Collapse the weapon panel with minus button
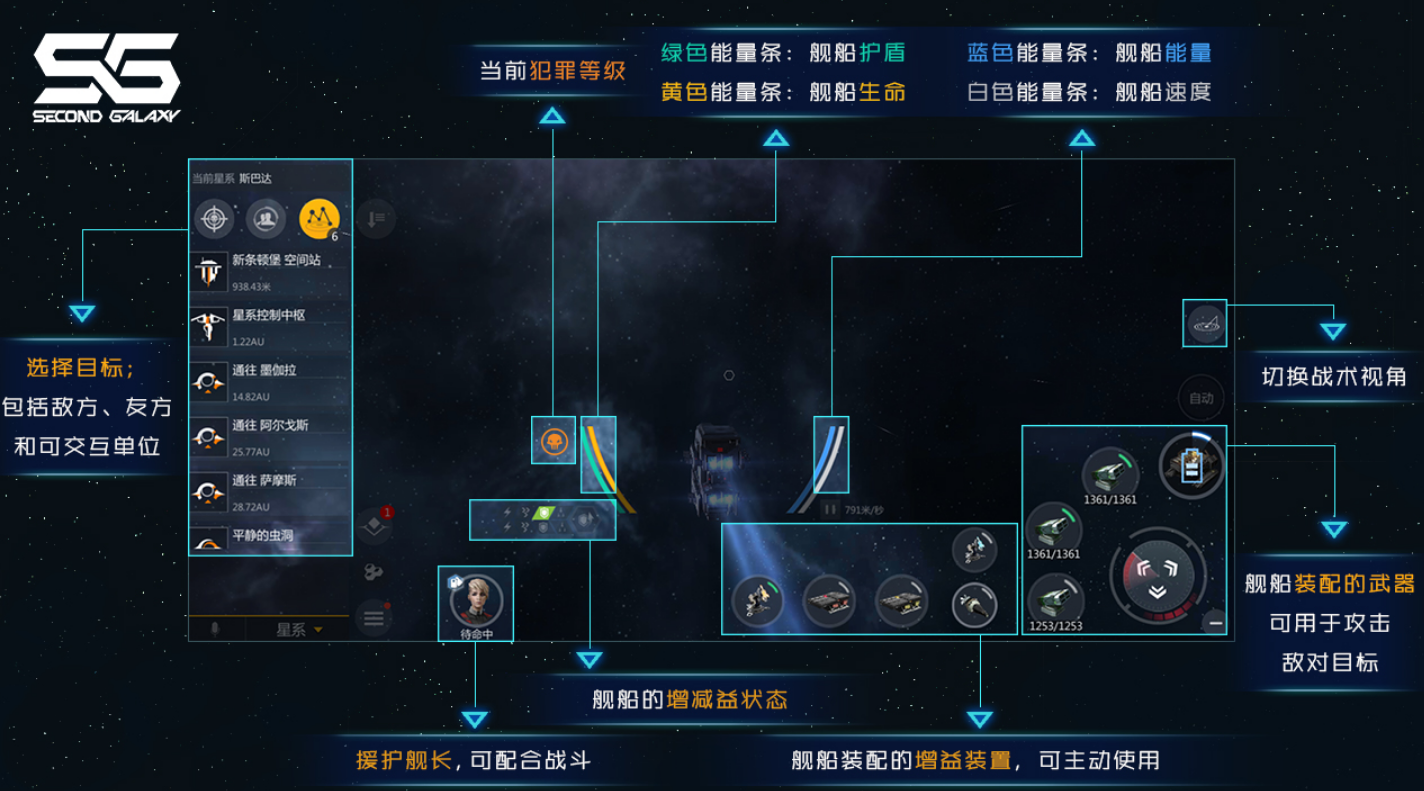The width and height of the screenshot is (1424, 791). click(1216, 623)
